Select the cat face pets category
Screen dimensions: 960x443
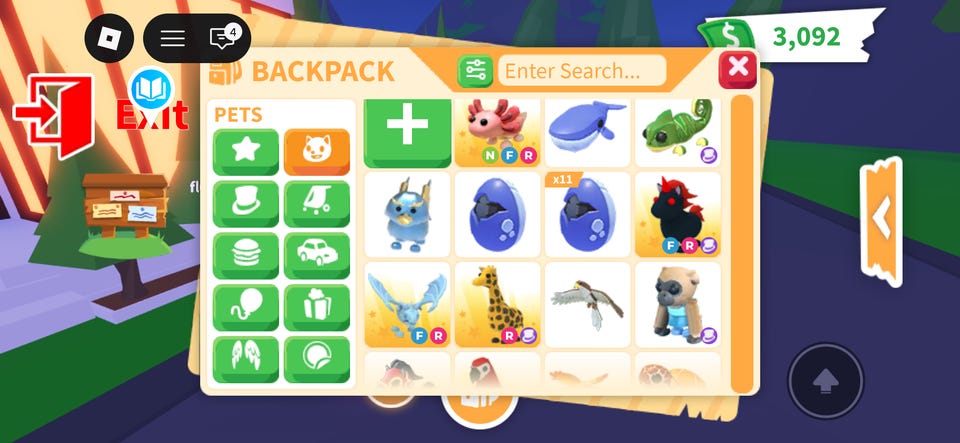[317, 152]
